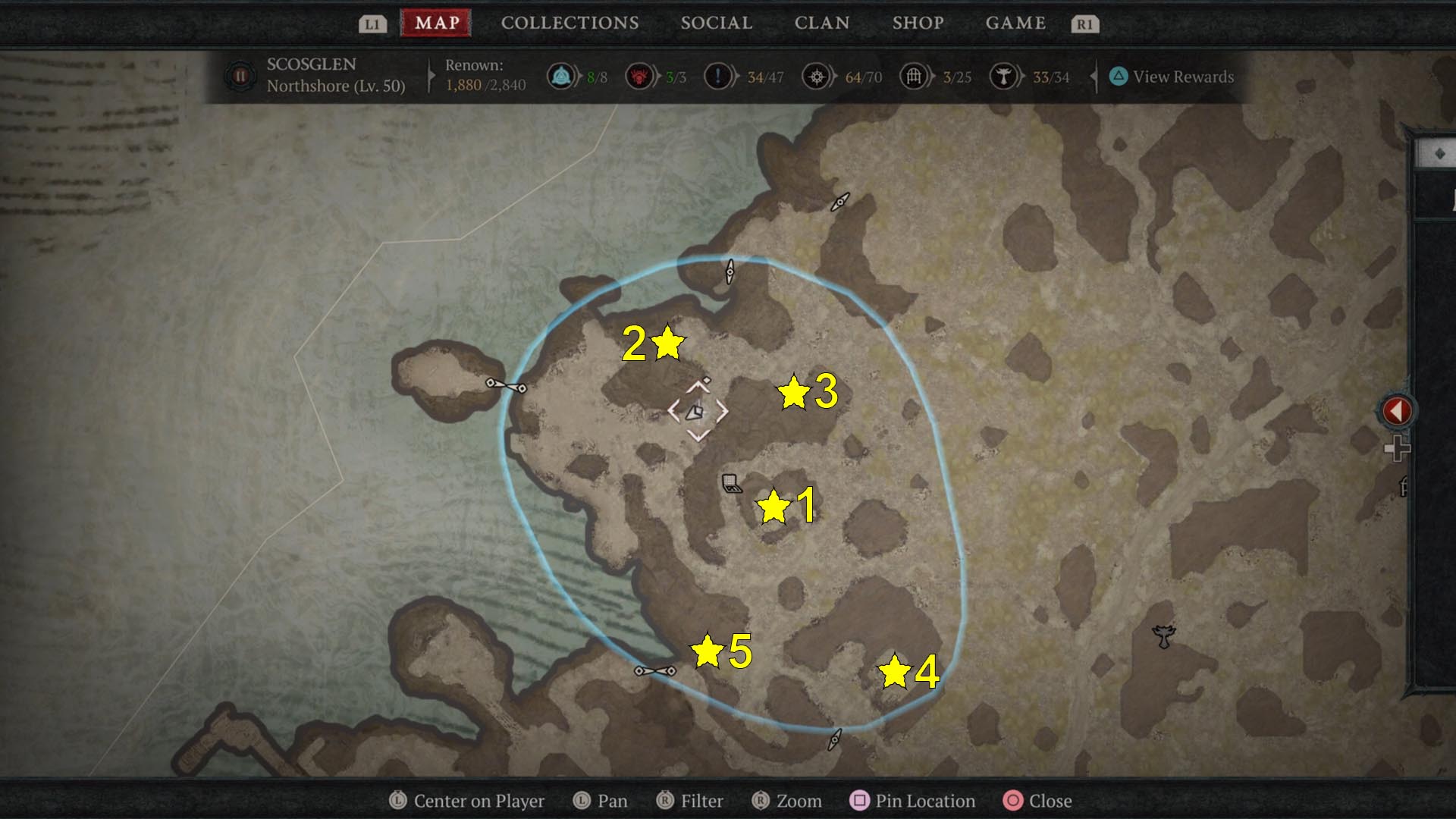Toggle Pin Location on the map
The image size is (1456, 819).
pyautogui.click(x=915, y=801)
